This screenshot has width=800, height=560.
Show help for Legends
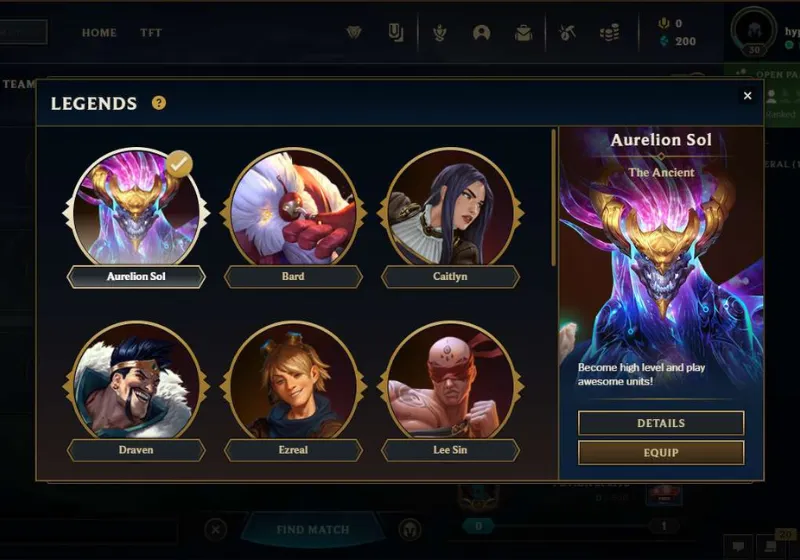[x=159, y=103]
